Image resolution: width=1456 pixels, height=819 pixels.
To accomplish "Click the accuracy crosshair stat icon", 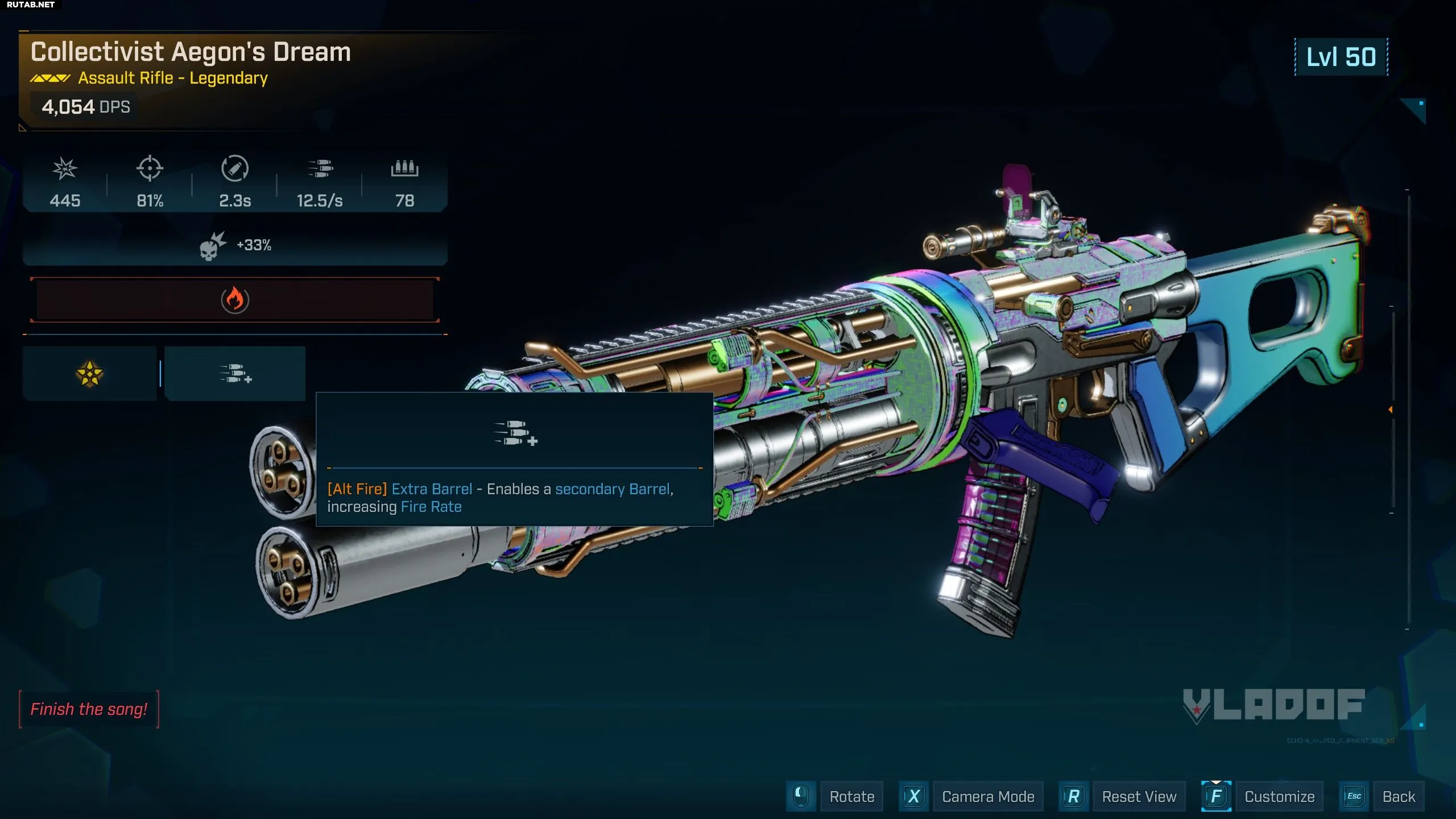I will click(x=150, y=169).
